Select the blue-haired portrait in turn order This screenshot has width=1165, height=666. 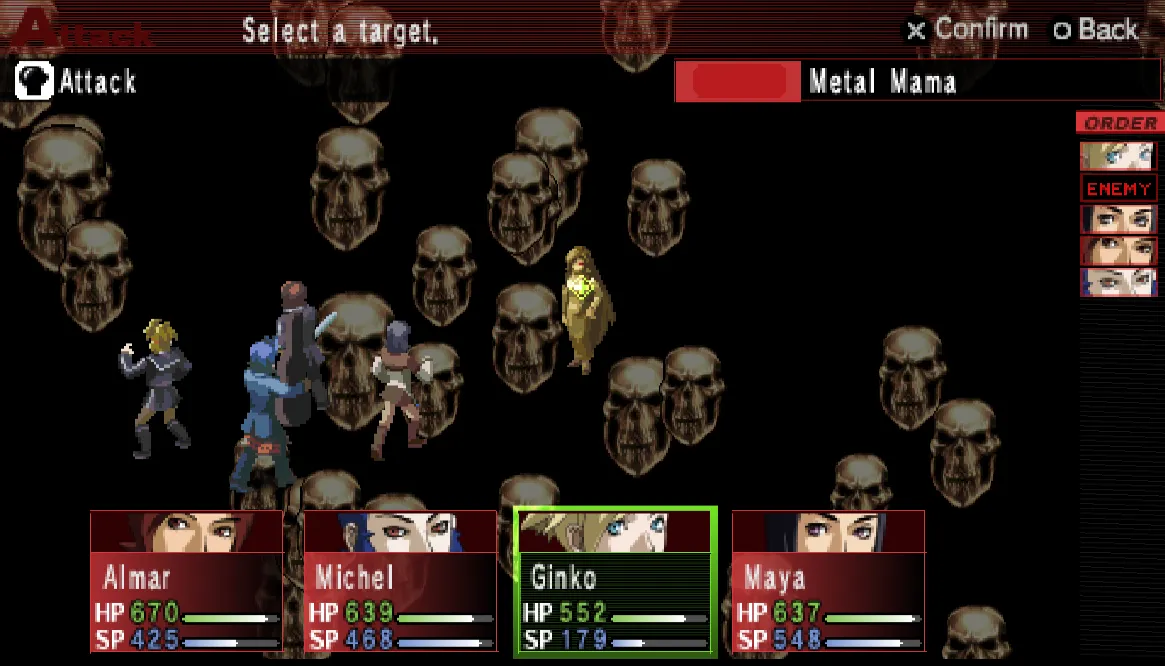pyautogui.click(x=1117, y=282)
